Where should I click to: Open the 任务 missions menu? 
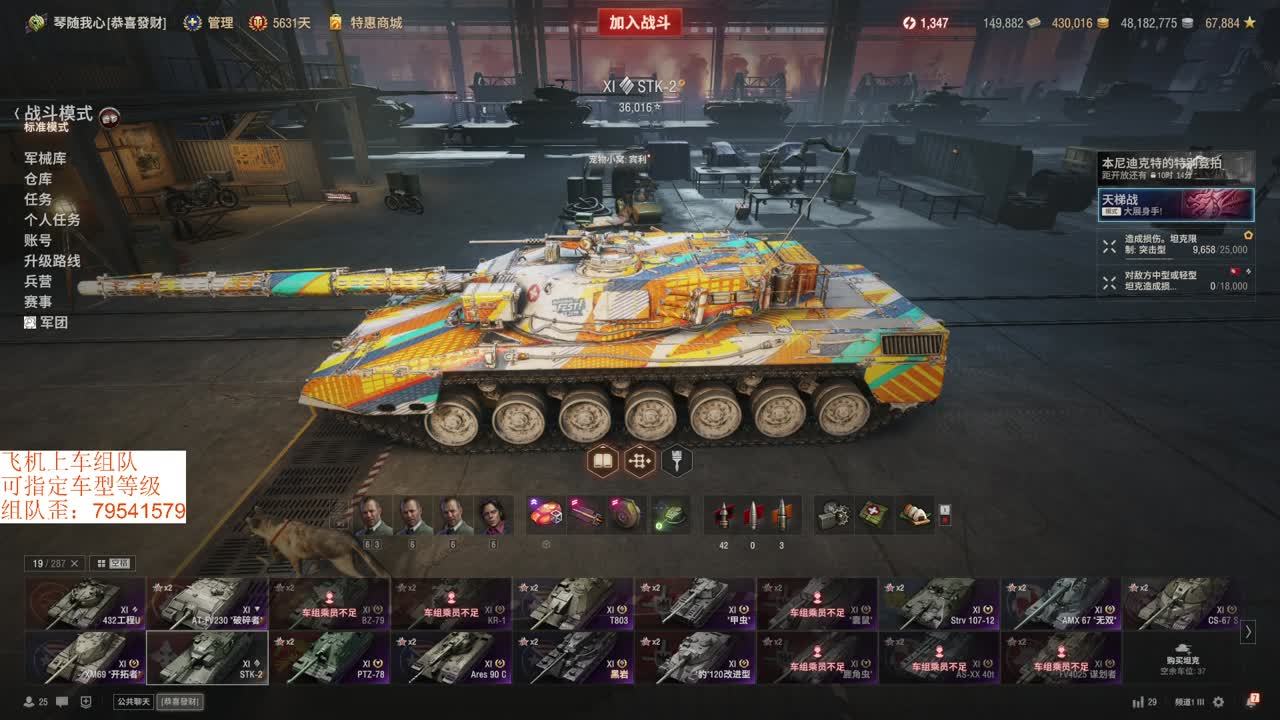pos(38,199)
